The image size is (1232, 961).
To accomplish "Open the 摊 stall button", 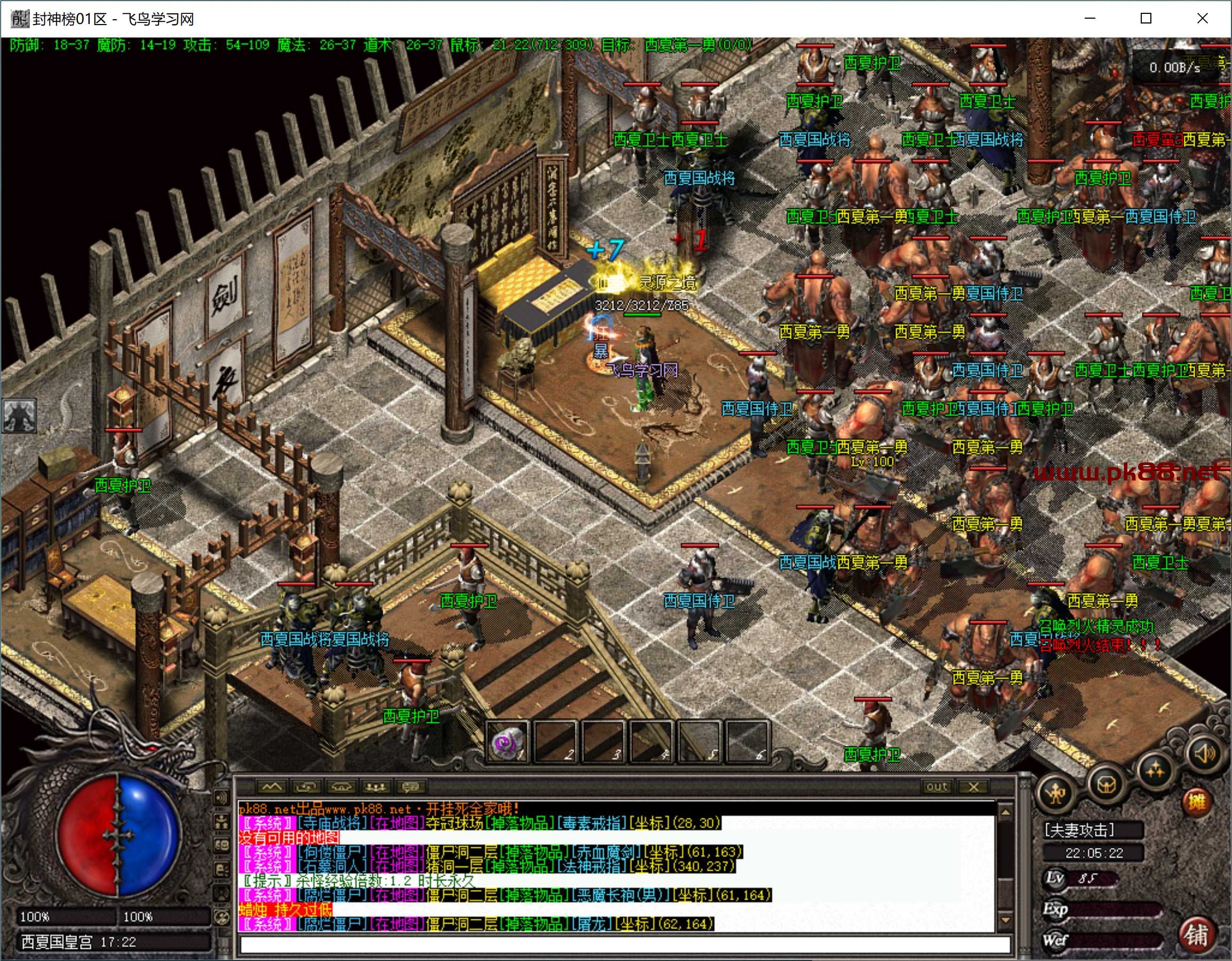I will 1195,801.
